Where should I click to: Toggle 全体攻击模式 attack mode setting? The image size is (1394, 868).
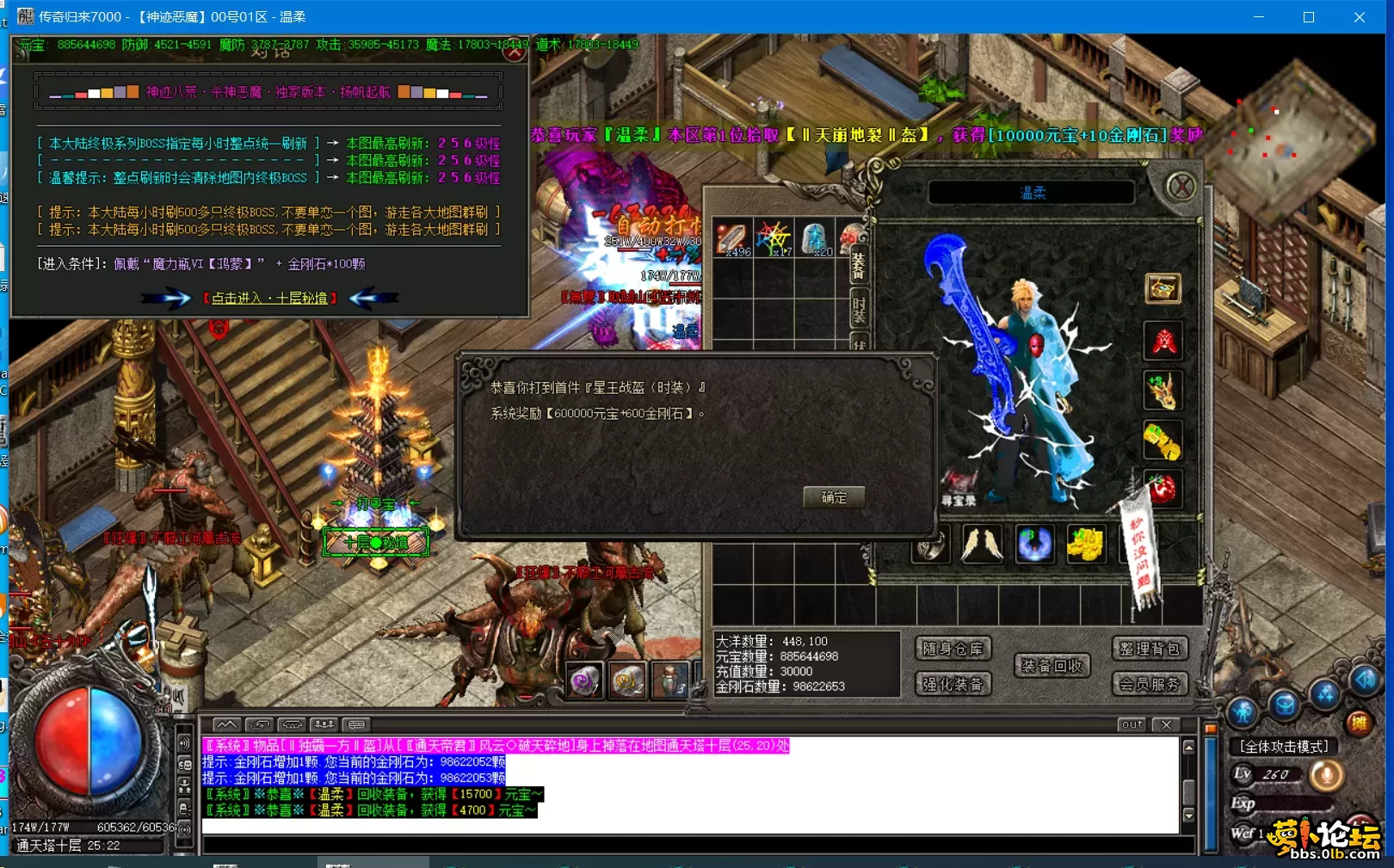[x=1282, y=747]
